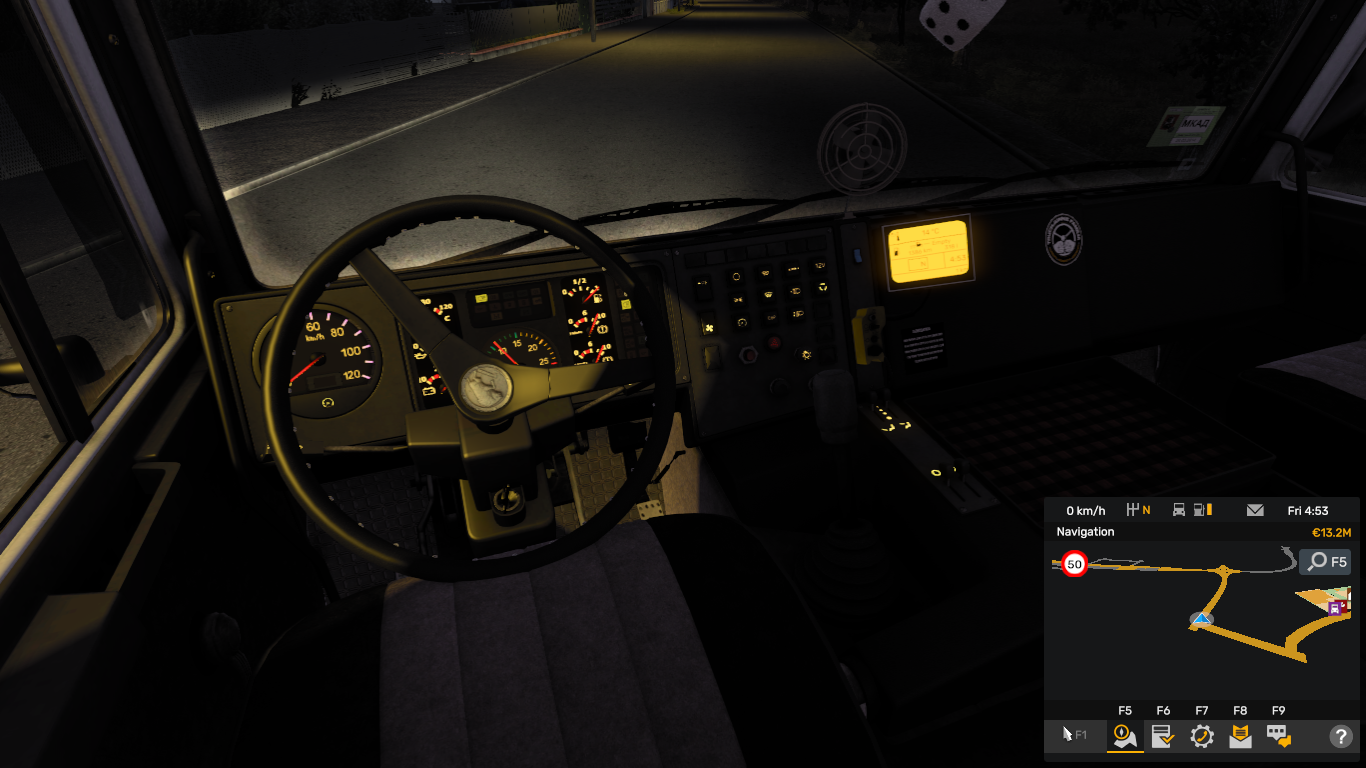Switch to the job checklist tab
This screenshot has height=768, width=1366.
(x=1163, y=737)
